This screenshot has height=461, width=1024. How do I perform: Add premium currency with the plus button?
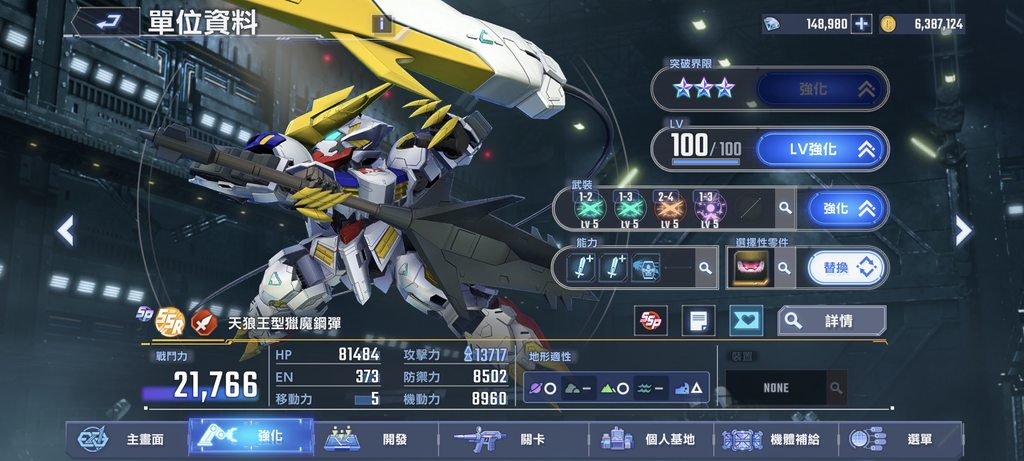click(x=861, y=24)
